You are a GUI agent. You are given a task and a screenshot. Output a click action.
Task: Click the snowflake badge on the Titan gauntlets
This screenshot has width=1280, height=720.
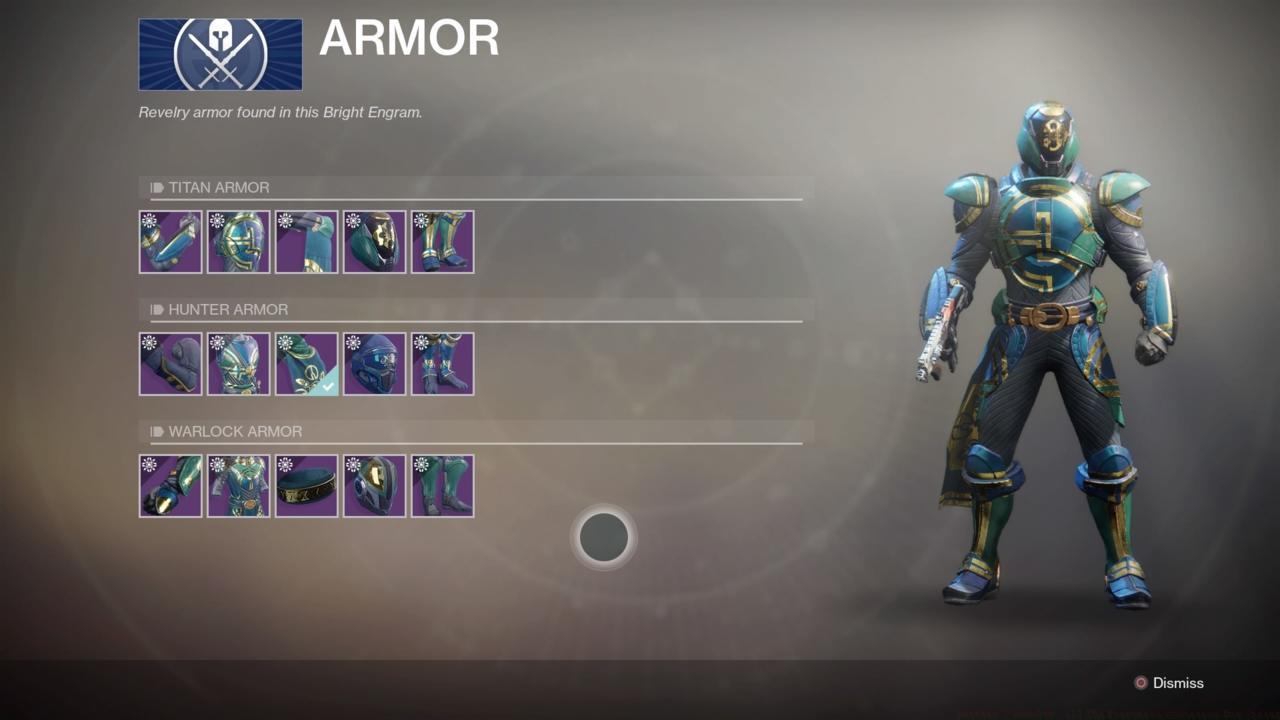point(148,221)
